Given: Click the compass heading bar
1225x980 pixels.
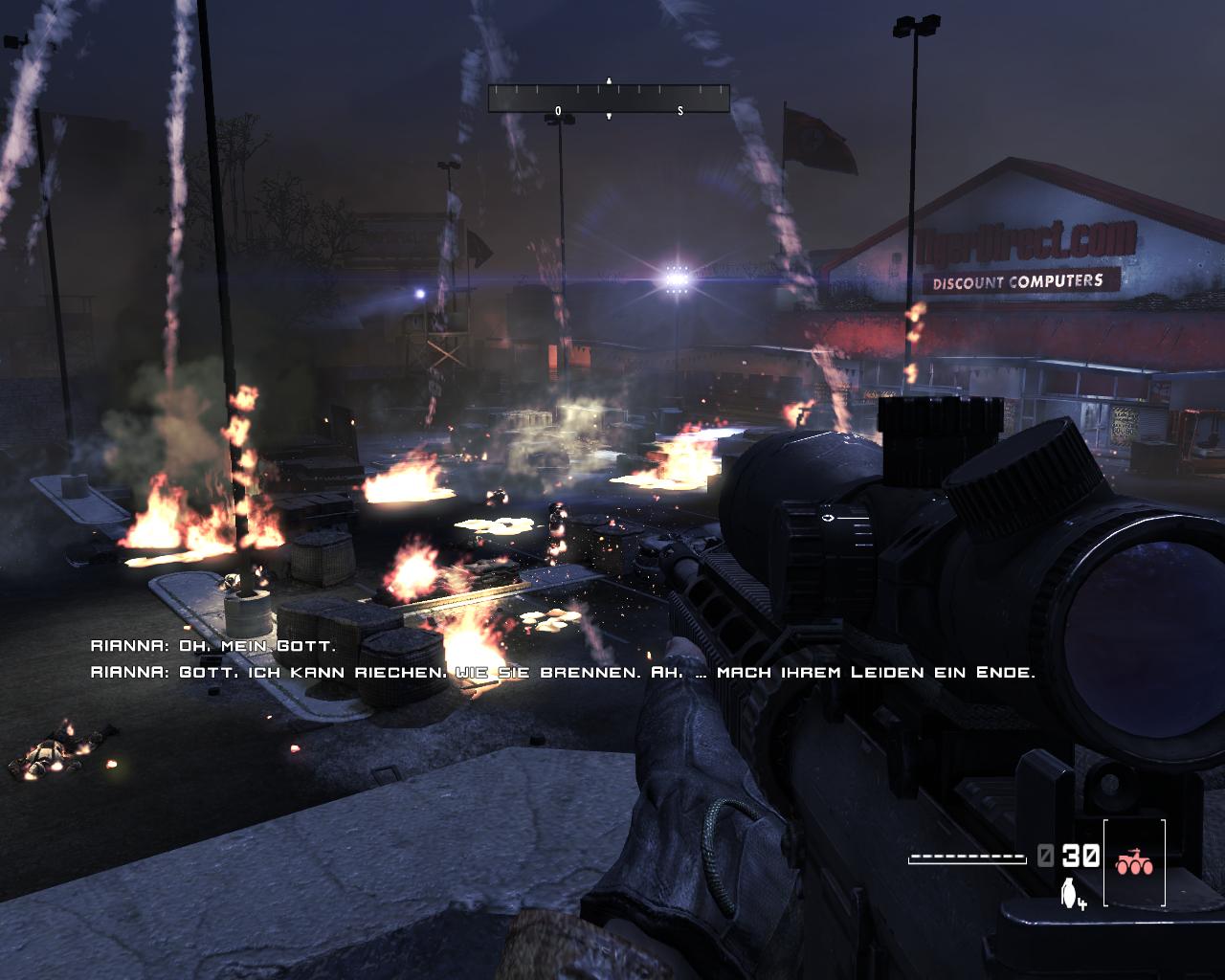Looking at the screenshot, I should [x=609, y=99].
